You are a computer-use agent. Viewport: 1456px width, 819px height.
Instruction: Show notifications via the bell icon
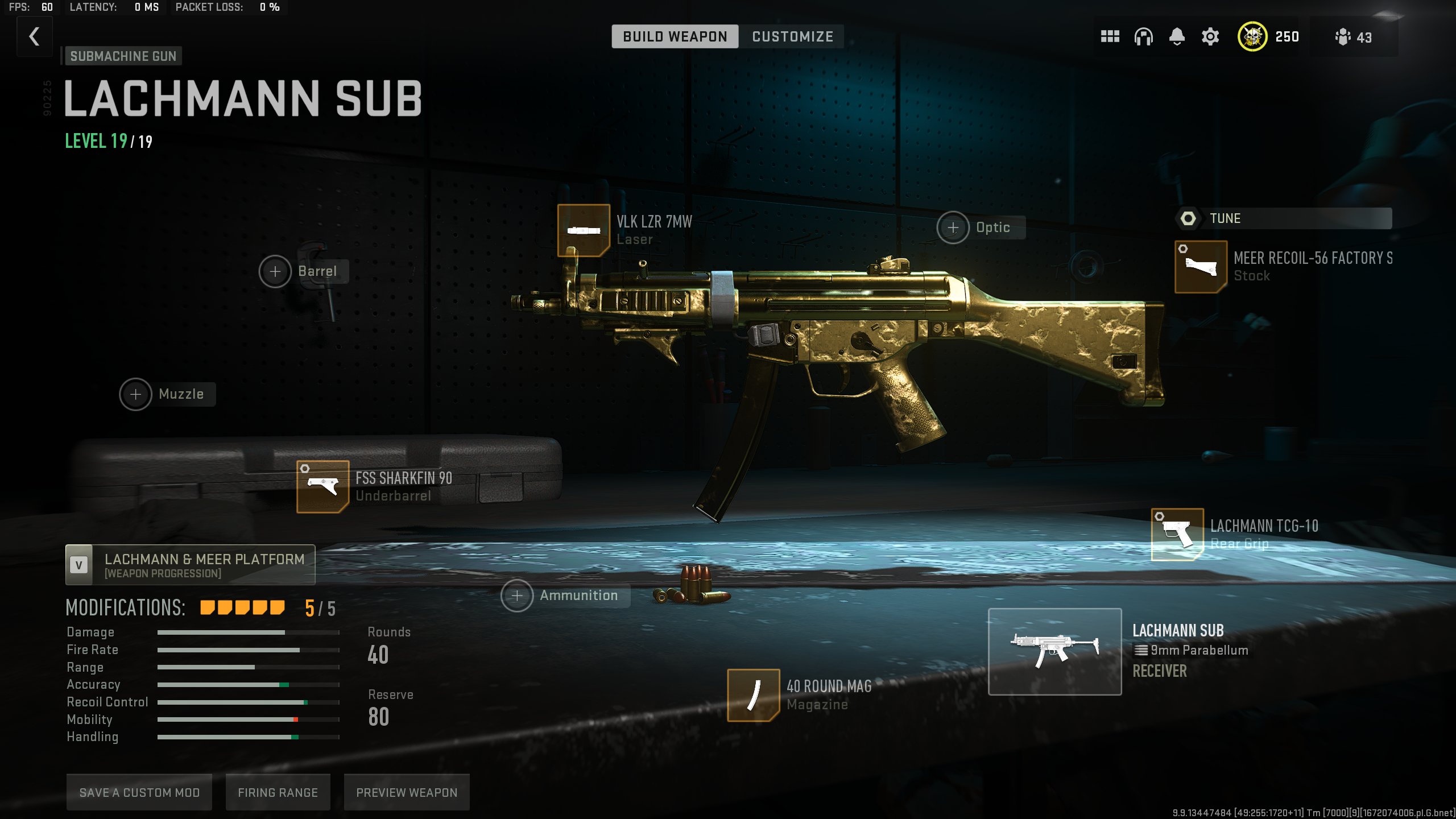[x=1177, y=37]
